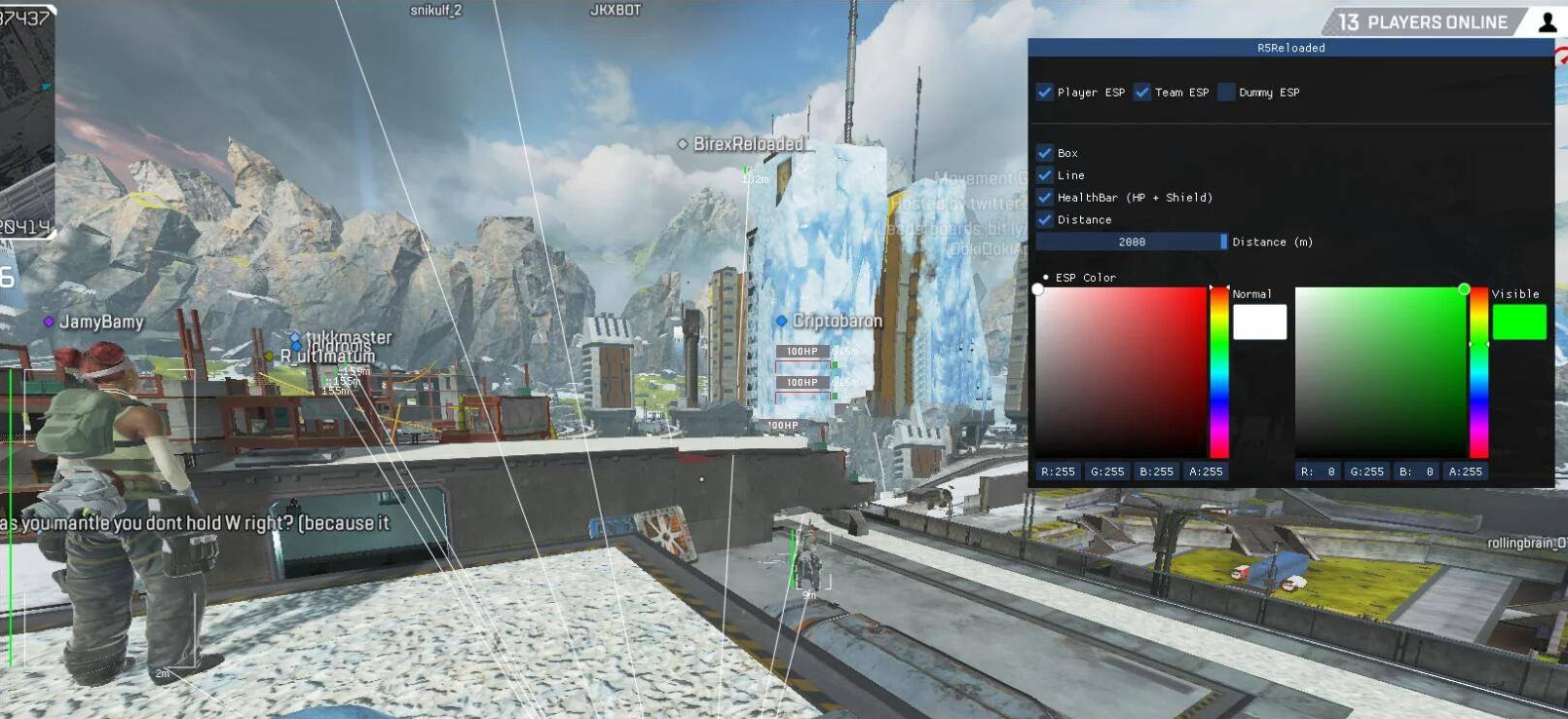This screenshot has width=1568, height=719.
Task: Click the Normal color hue bar
Action: [1219, 372]
